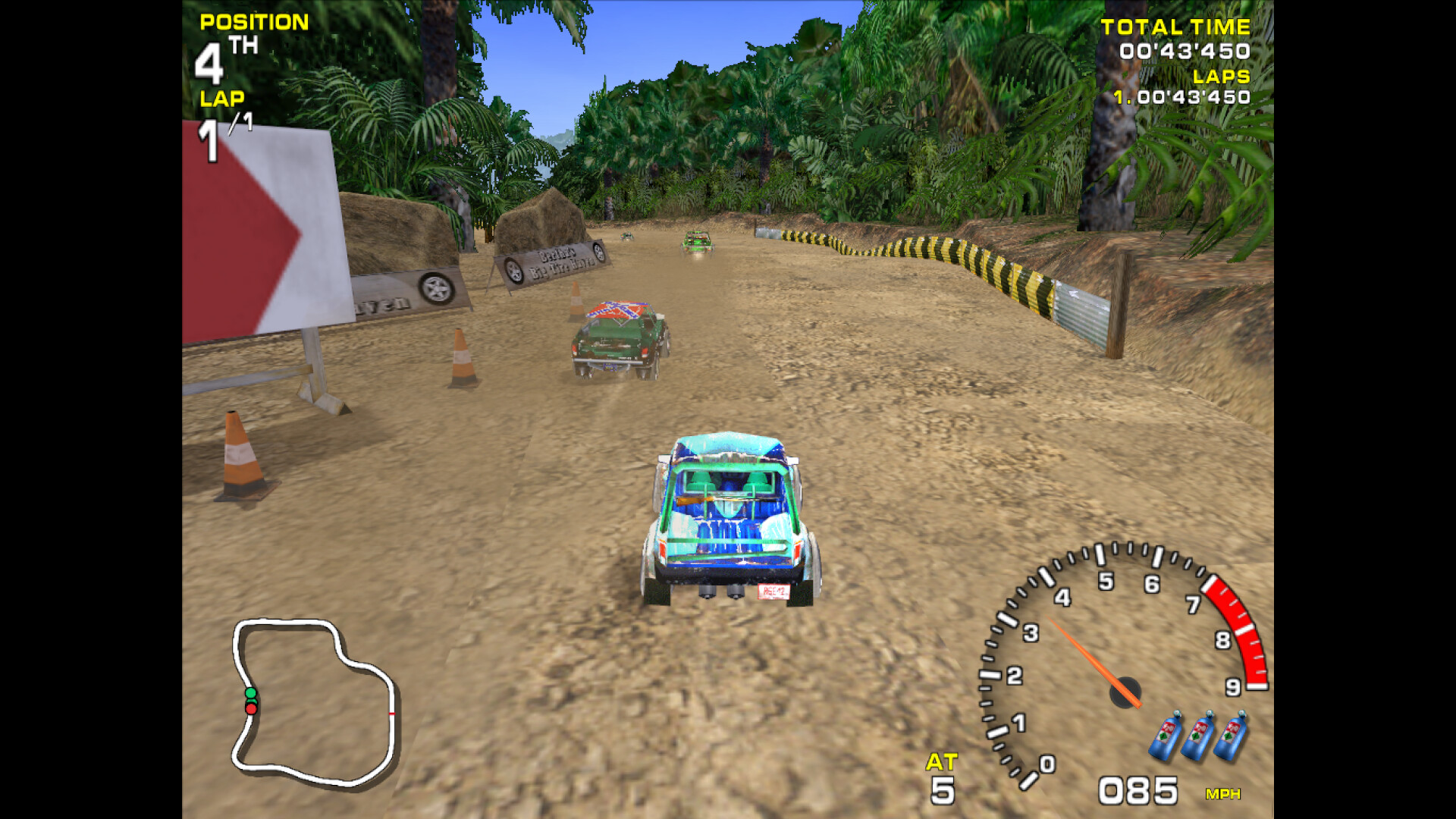Click the red opponent dot on the minimap
This screenshot has width=1456, height=819.
tap(250, 709)
